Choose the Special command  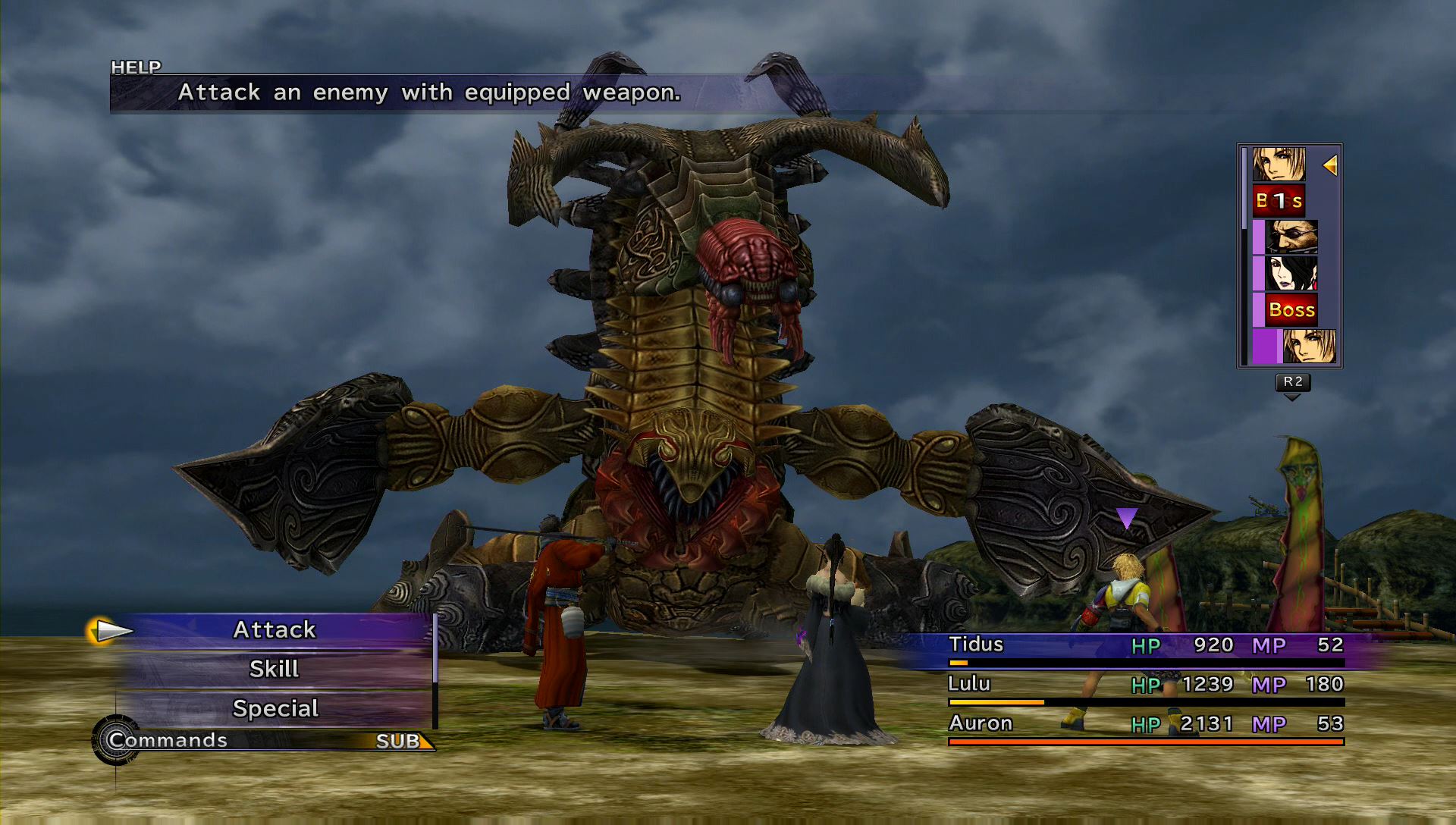click(275, 709)
